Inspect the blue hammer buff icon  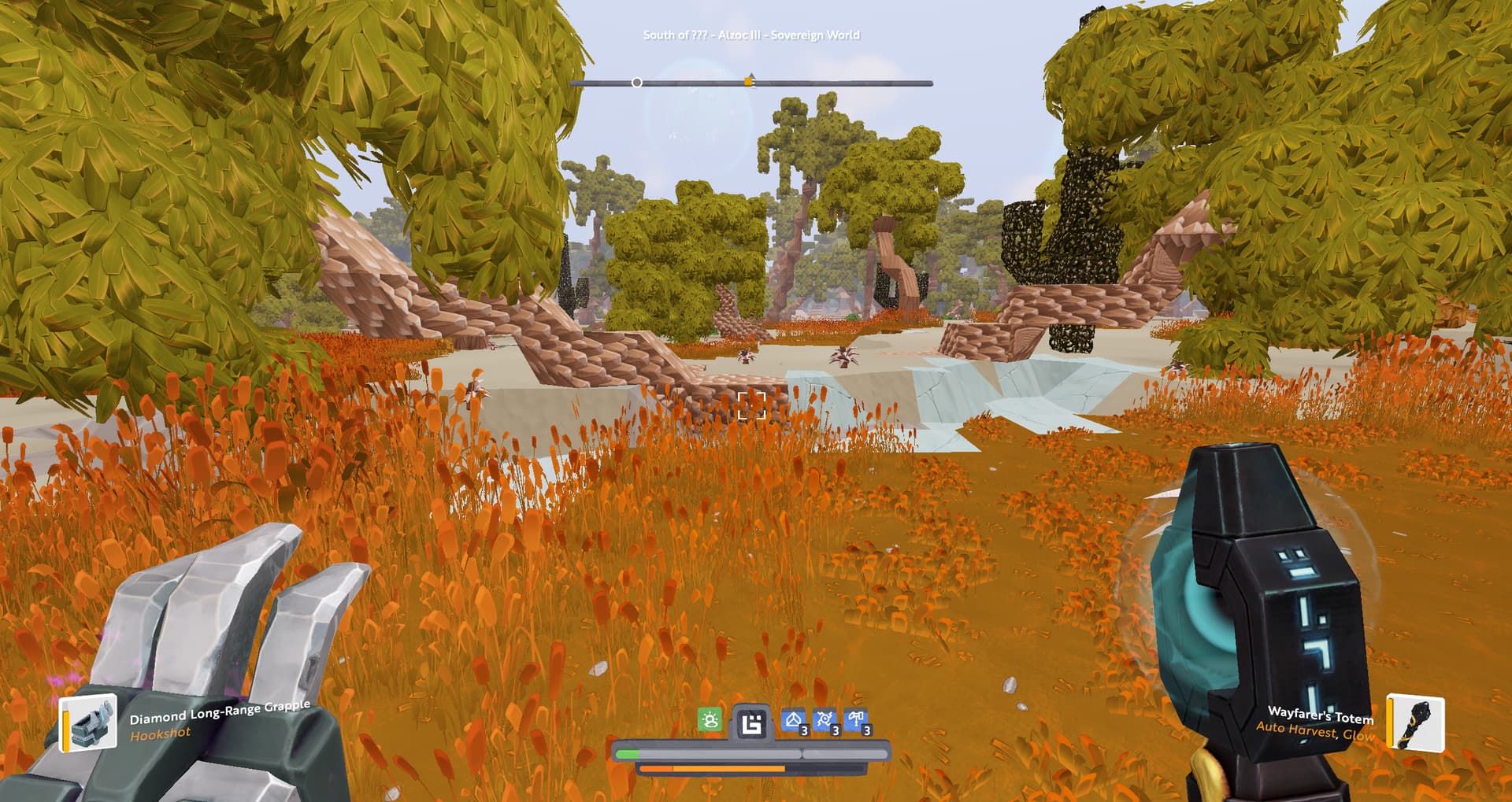(857, 721)
